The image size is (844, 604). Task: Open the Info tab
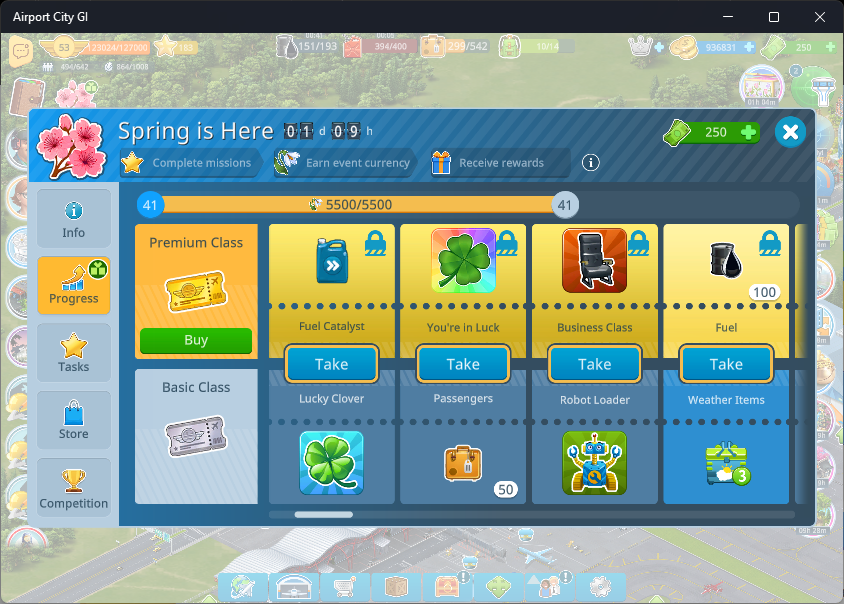tap(74, 218)
